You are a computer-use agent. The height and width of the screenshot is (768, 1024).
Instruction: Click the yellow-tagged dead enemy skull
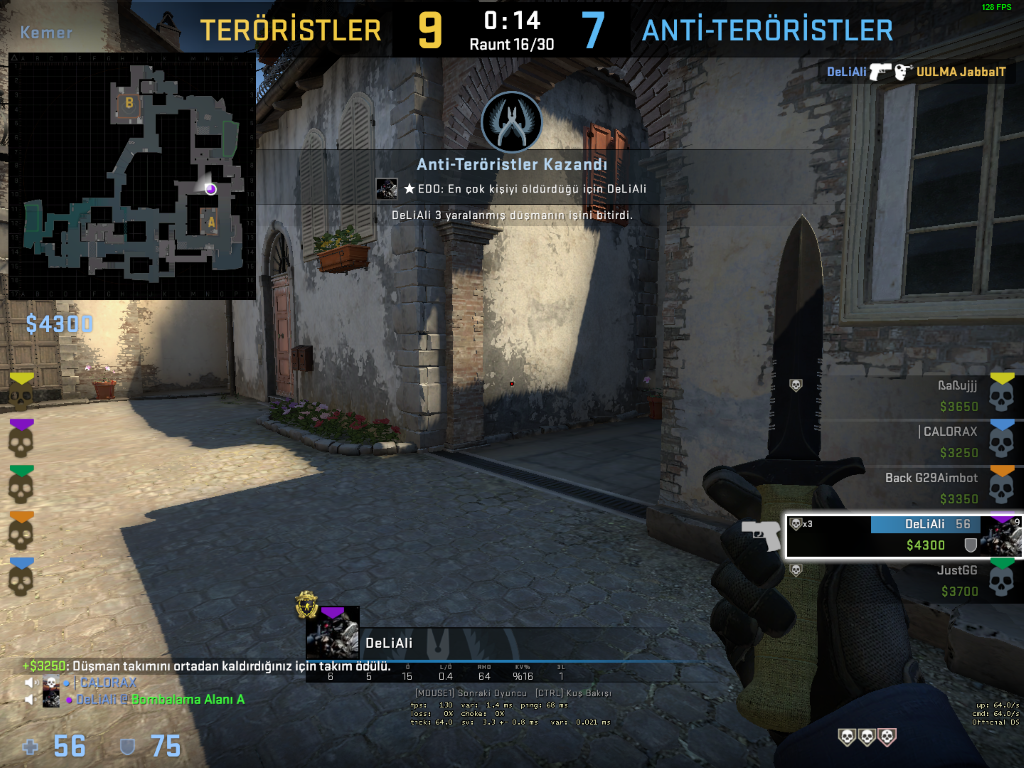click(21, 390)
